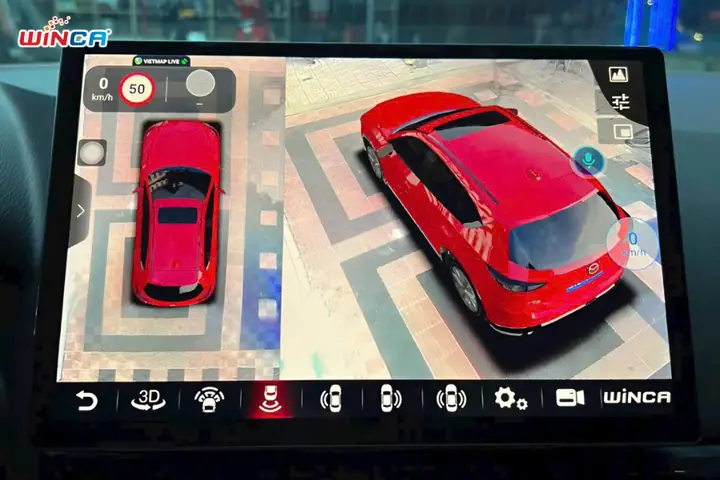Switch to the 3D rotating view
The image size is (720, 480).
[x=148, y=400]
